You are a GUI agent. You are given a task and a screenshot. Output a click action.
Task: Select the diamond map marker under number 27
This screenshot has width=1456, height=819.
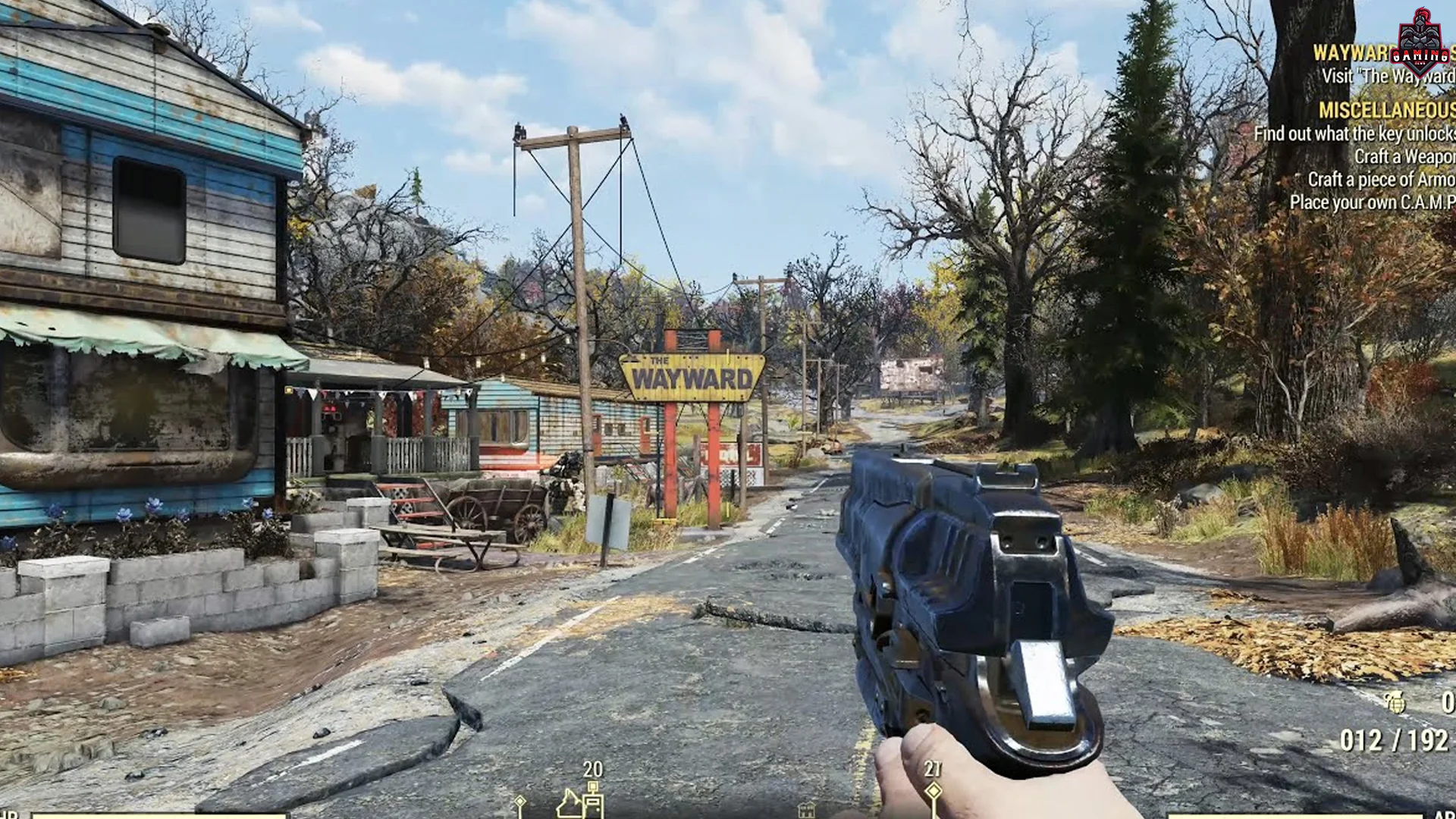point(935,790)
